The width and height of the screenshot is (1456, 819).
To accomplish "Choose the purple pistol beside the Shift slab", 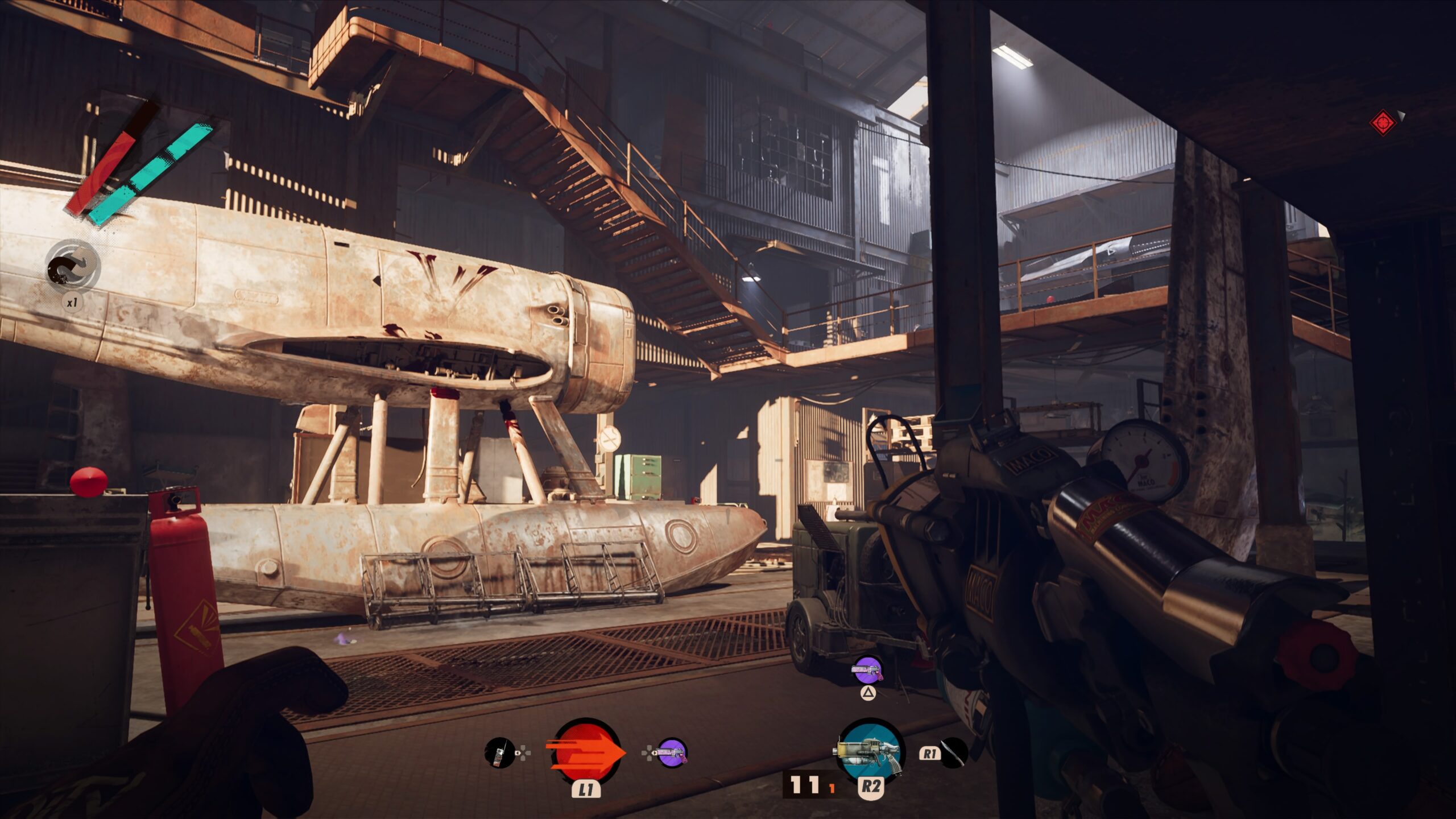I will [x=672, y=752].
